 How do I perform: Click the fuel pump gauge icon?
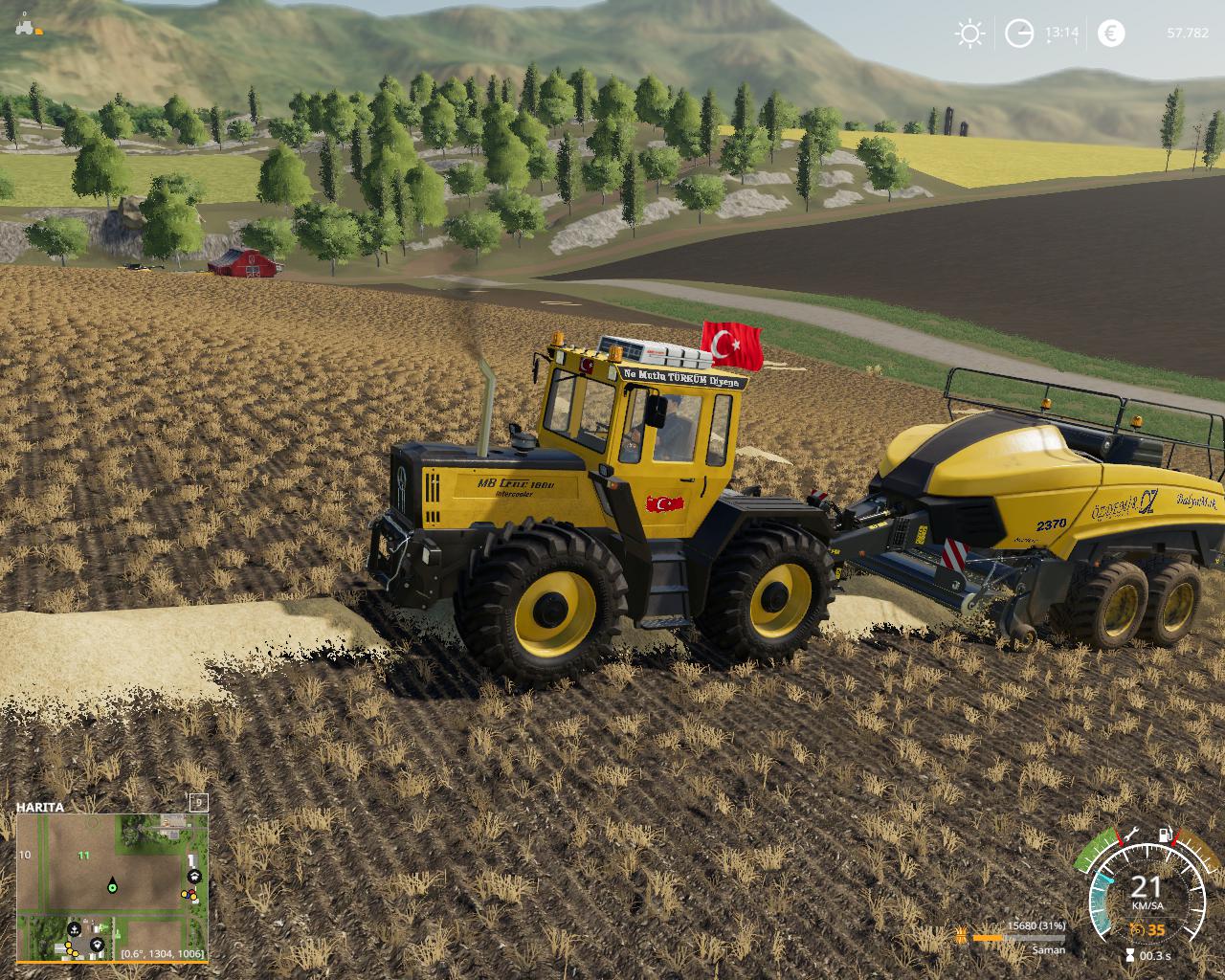point(1166,835)
